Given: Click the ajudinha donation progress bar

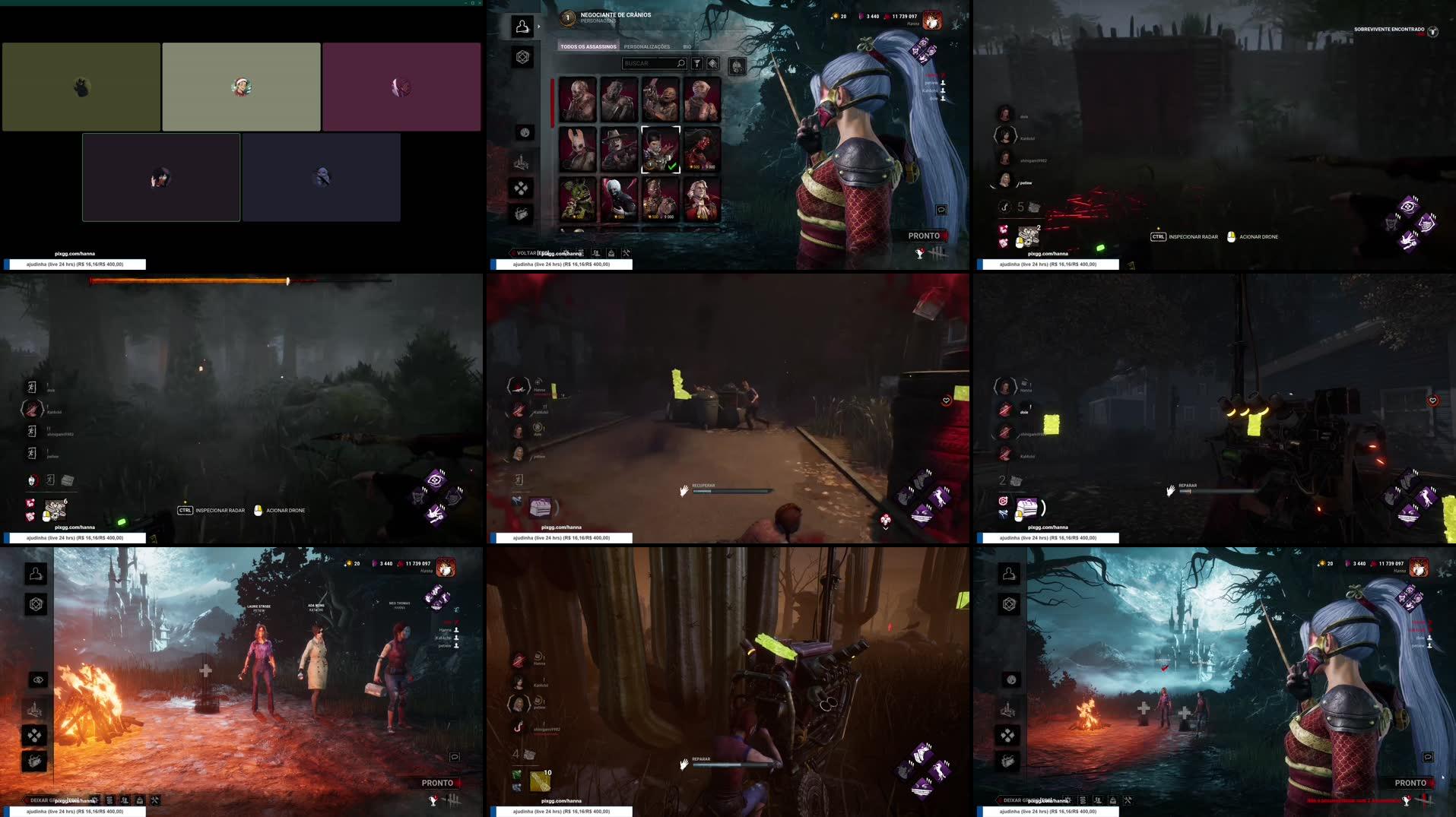Looking at the screenshot, I should pyautogui.click(x=72, y=812).
